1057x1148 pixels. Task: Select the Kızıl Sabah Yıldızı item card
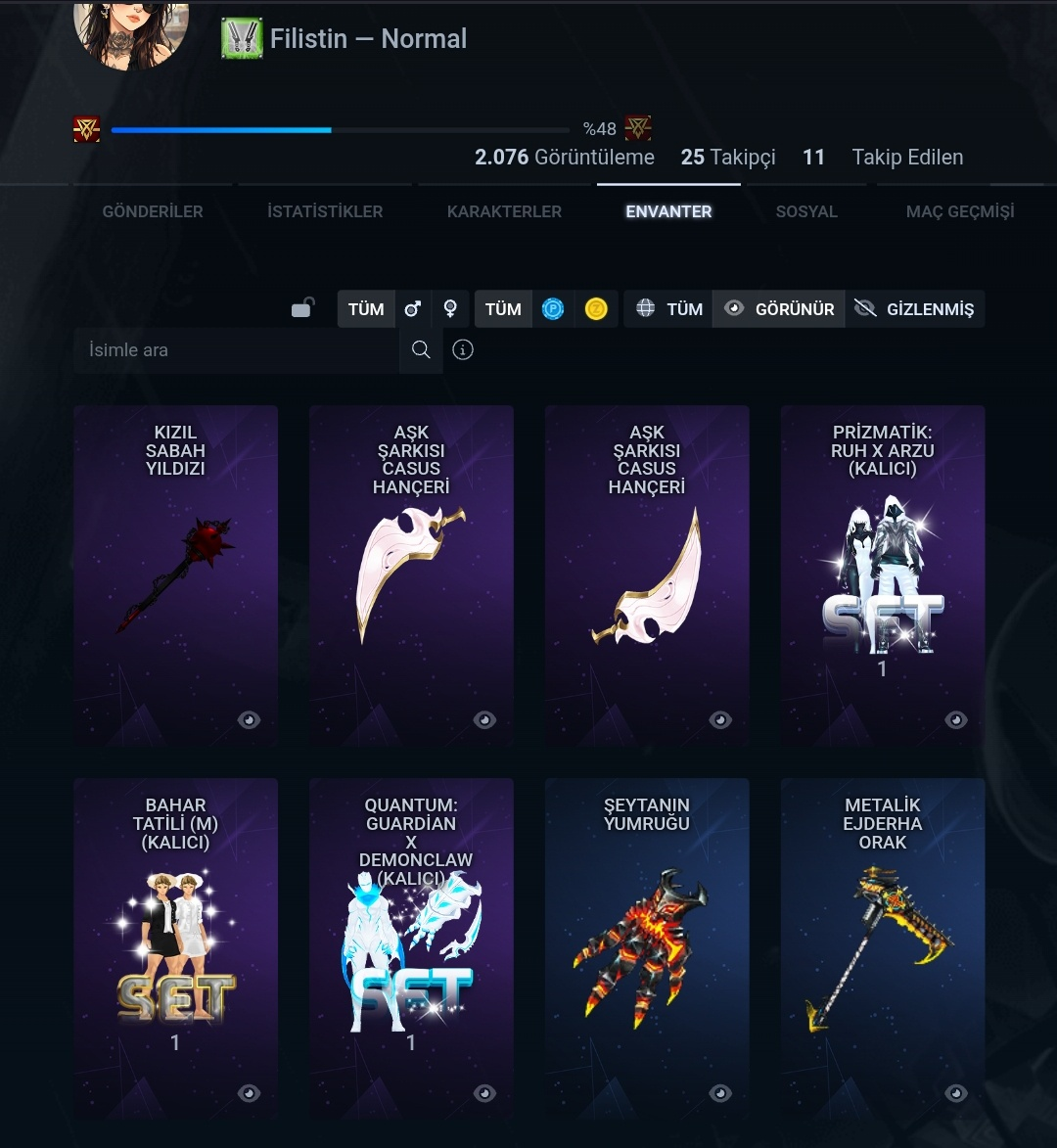click(176, 575)
